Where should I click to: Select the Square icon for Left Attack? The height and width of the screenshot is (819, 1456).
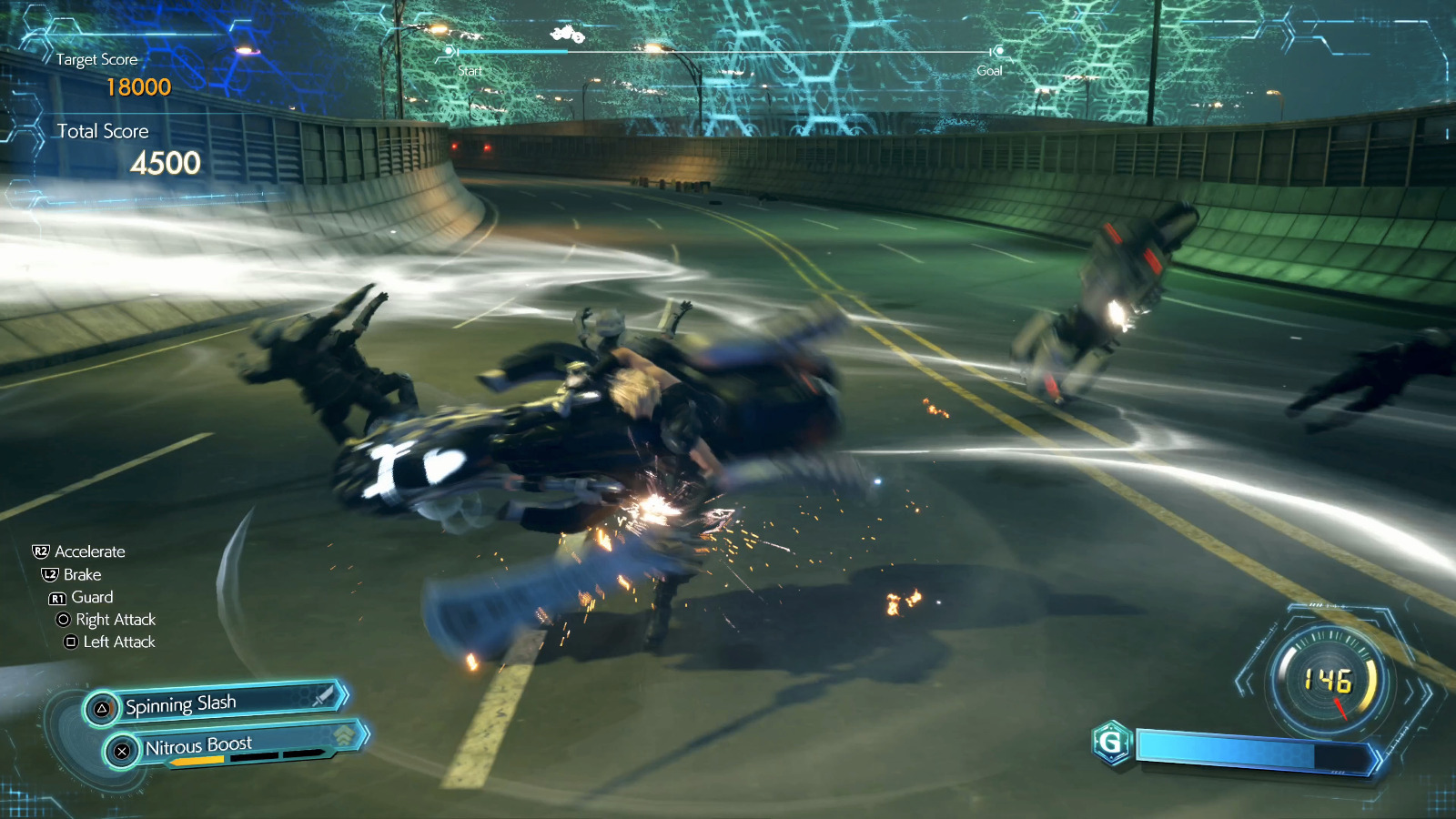73,642
